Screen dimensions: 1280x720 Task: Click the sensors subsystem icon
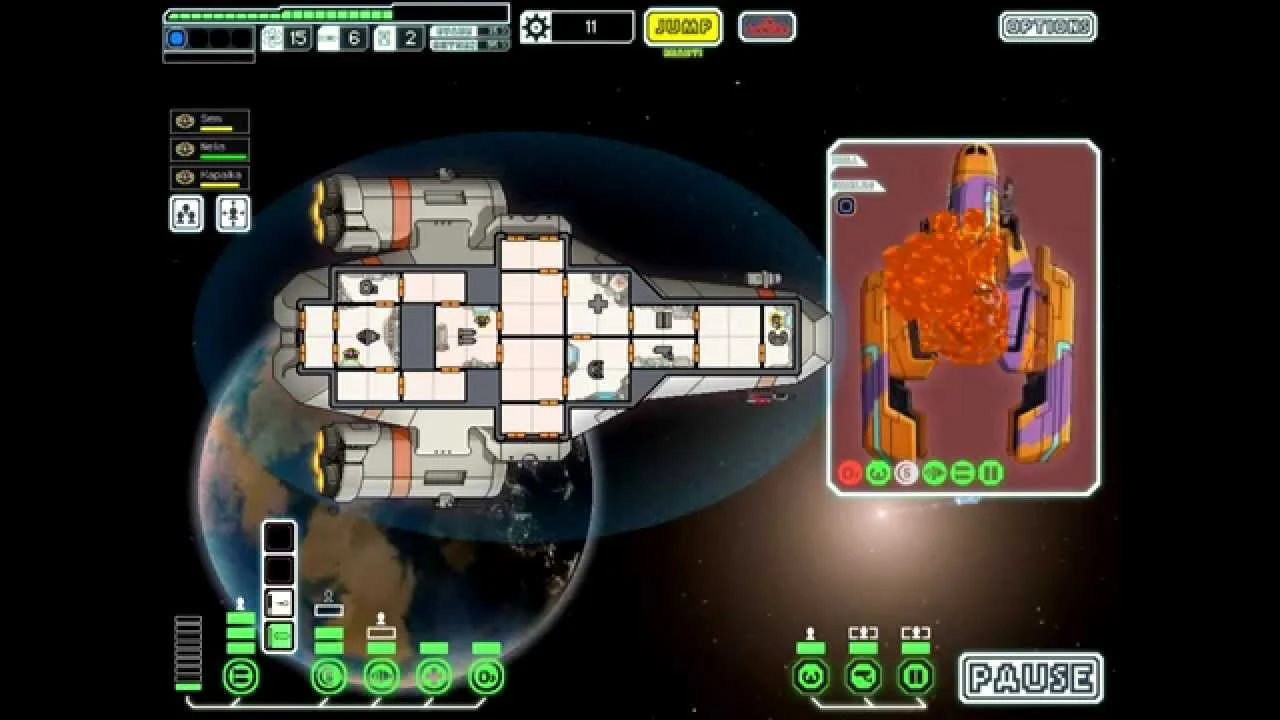point(863,677)
